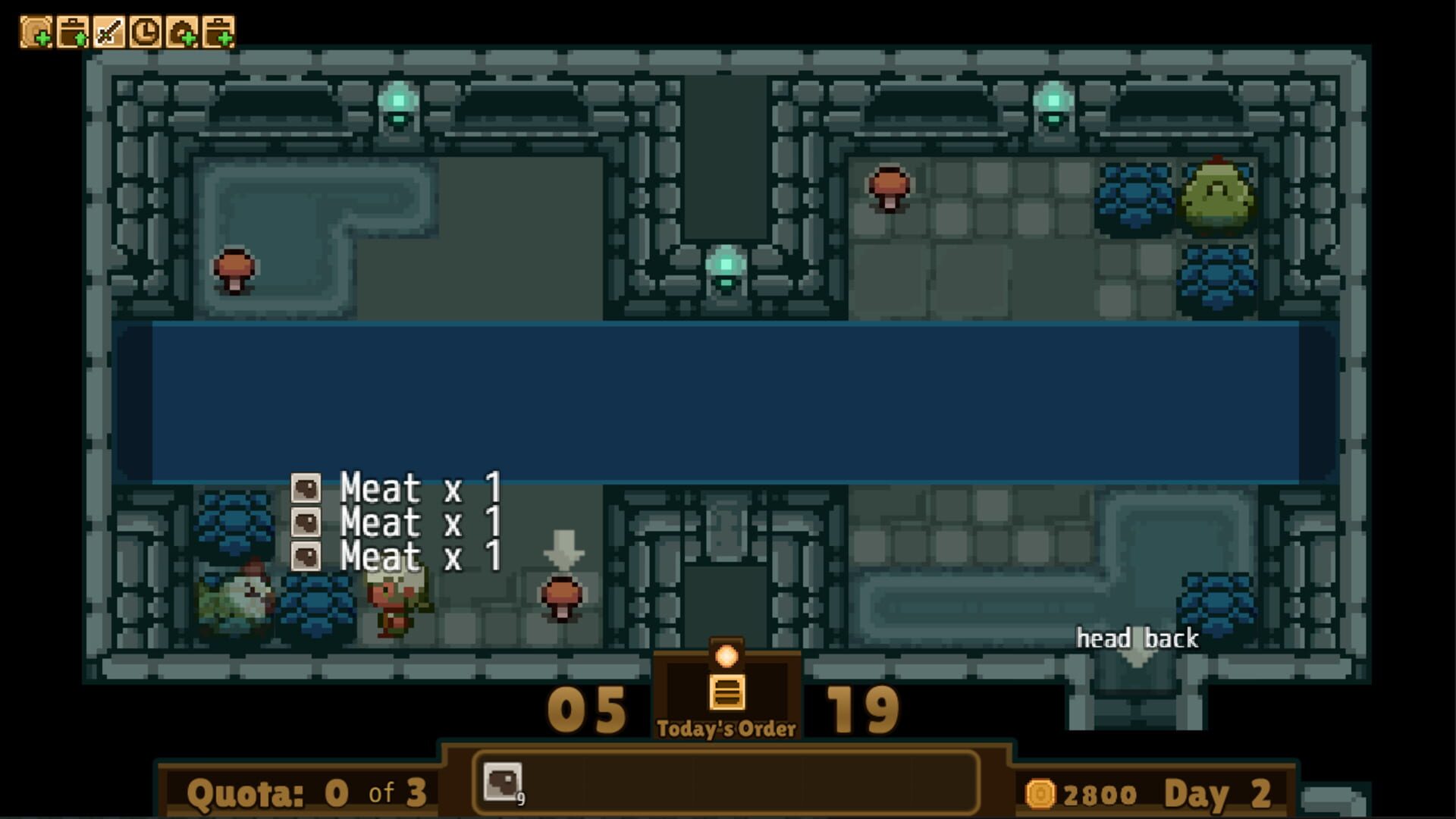Viewport: 1456px width, 819px height.
Task: Select the sword upgrade icon in the toolbar
Action: pyautogui.click(x=109, y=30)
